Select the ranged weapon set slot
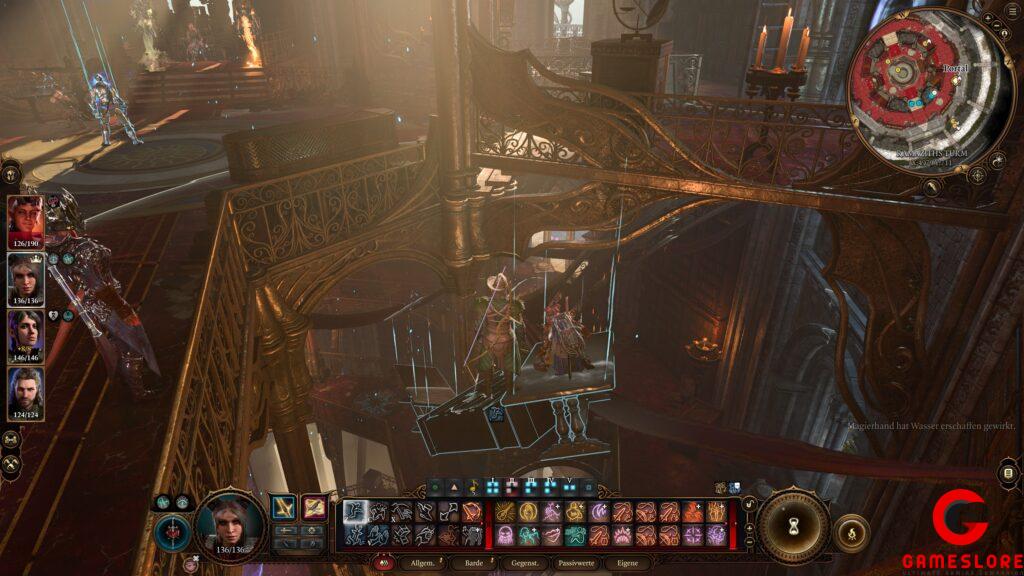Screen dimensions: 1024x576 coord(314,509)
